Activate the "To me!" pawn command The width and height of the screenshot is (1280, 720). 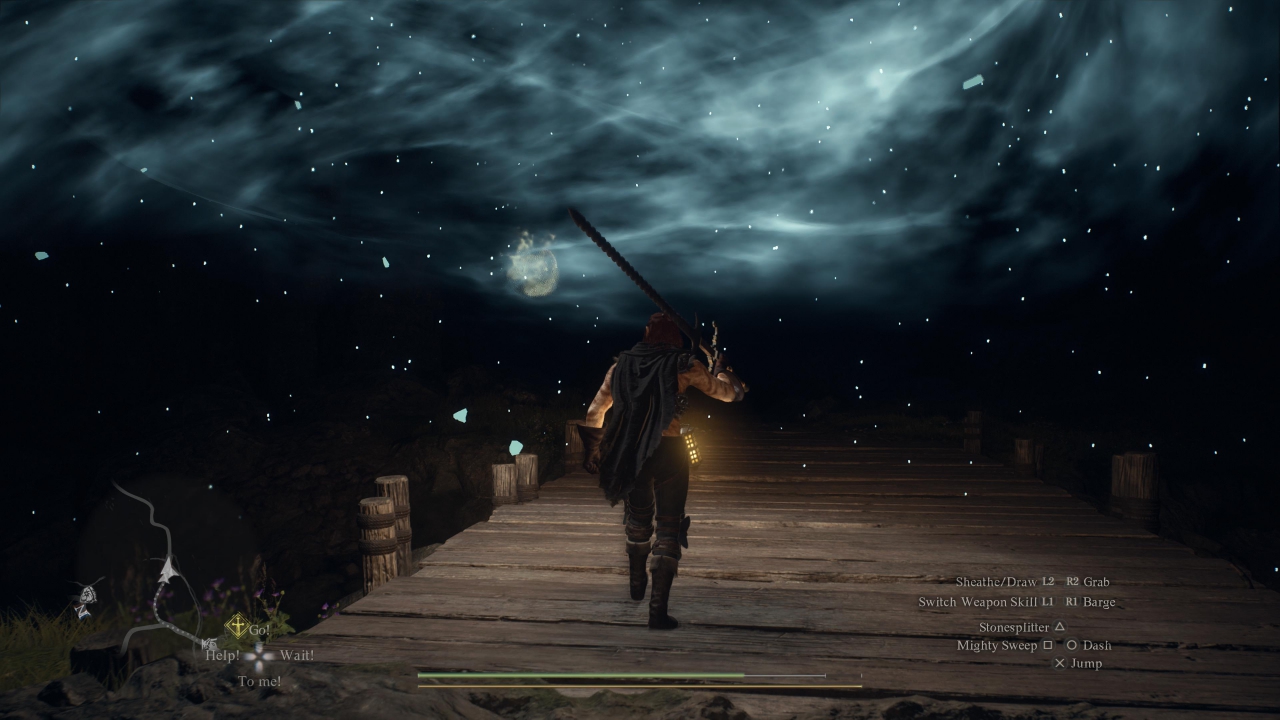259,682
